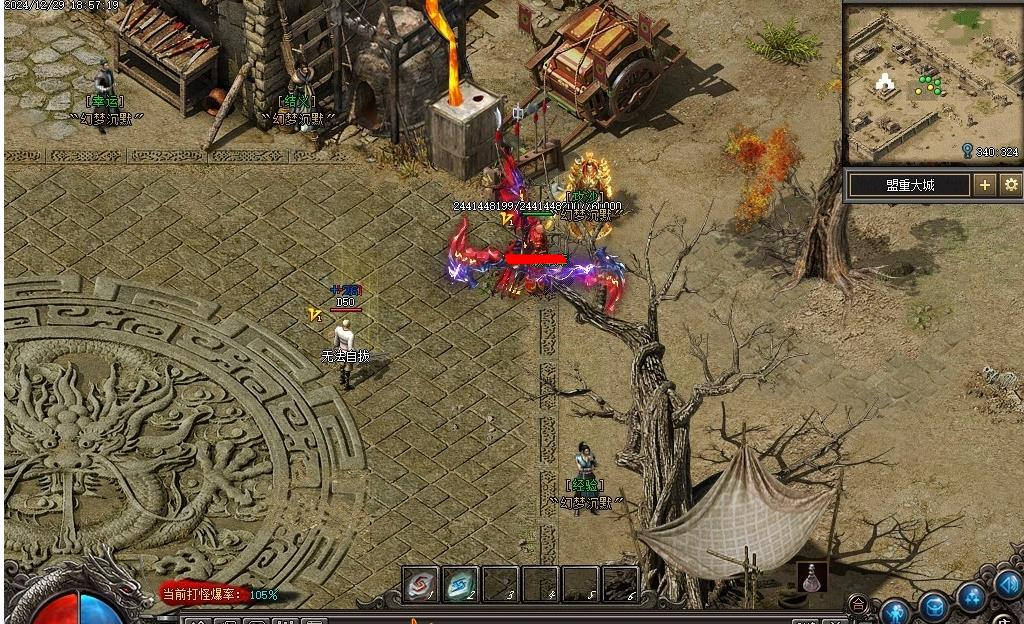Open the minimap of 盟重大城
Image resolution: width=1024 pixels, height=624 pixels.
(932, 82)
